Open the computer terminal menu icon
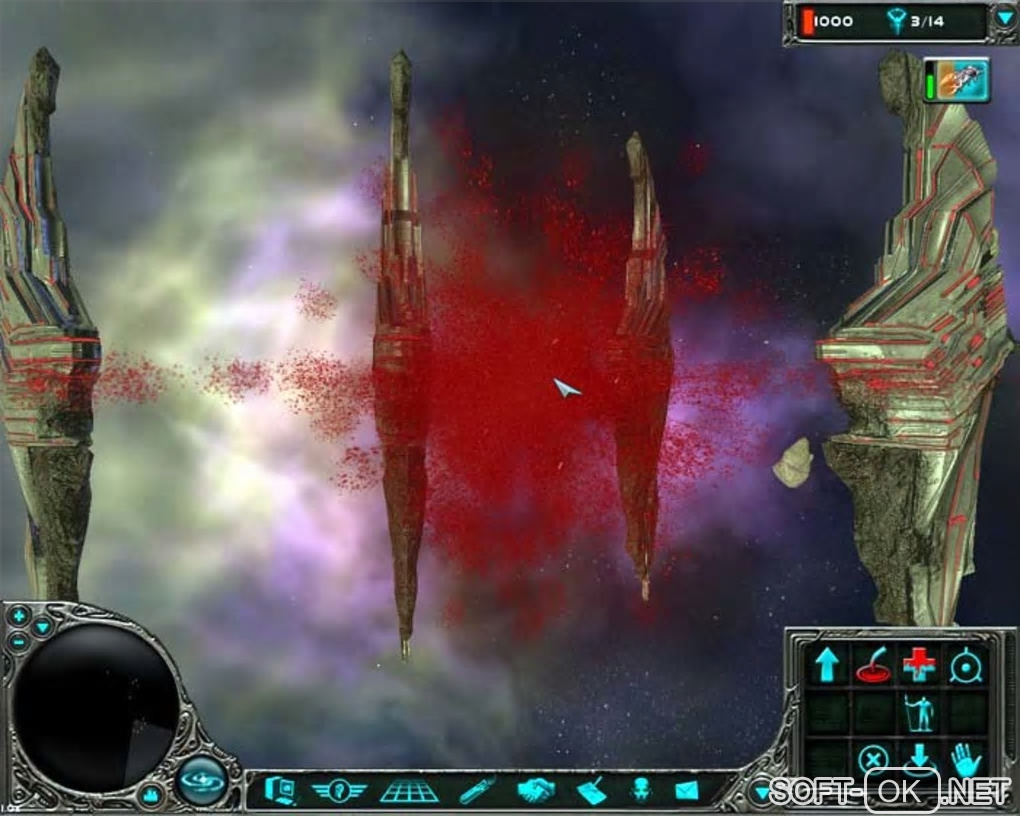This screenshot has width=1020, height=816. point(281,791)
